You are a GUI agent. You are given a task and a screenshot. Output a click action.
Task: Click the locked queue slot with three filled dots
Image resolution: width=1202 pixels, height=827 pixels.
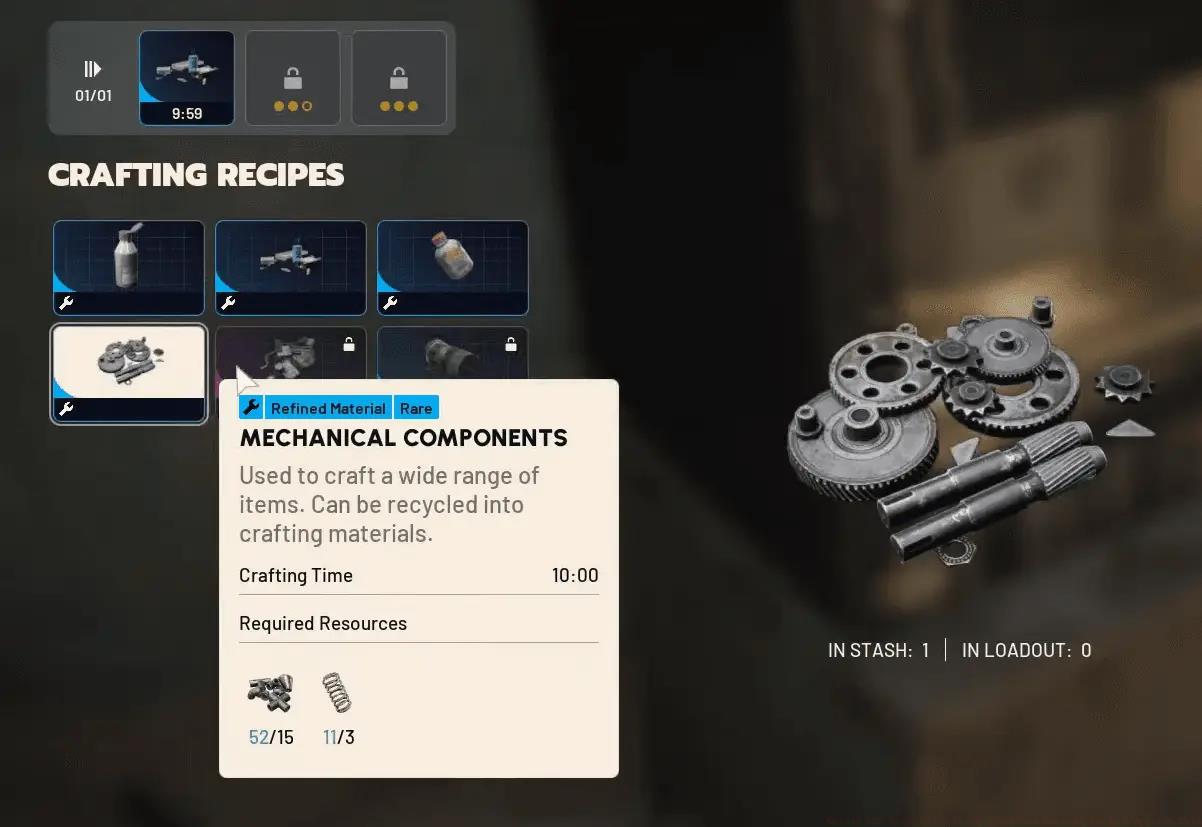pyautogui.click(x=399, y=78)
